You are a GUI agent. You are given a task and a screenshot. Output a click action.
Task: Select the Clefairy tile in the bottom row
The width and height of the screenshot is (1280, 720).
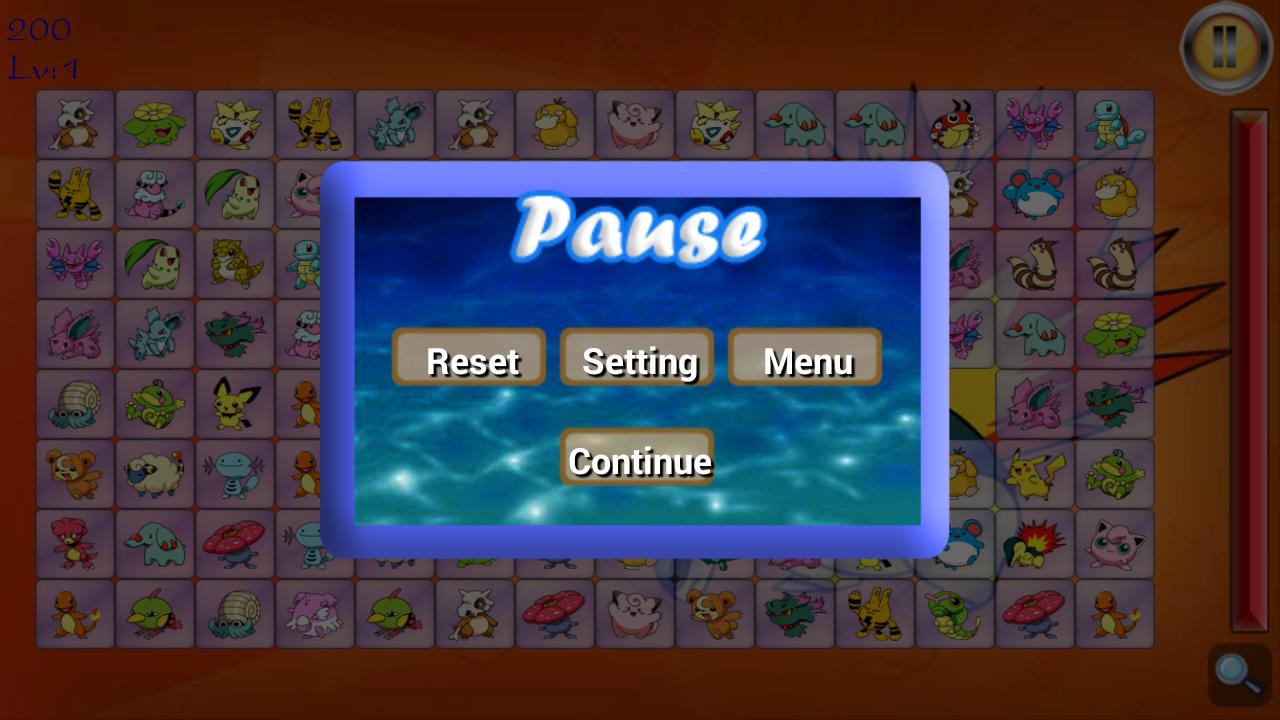[x=635, y=613]
